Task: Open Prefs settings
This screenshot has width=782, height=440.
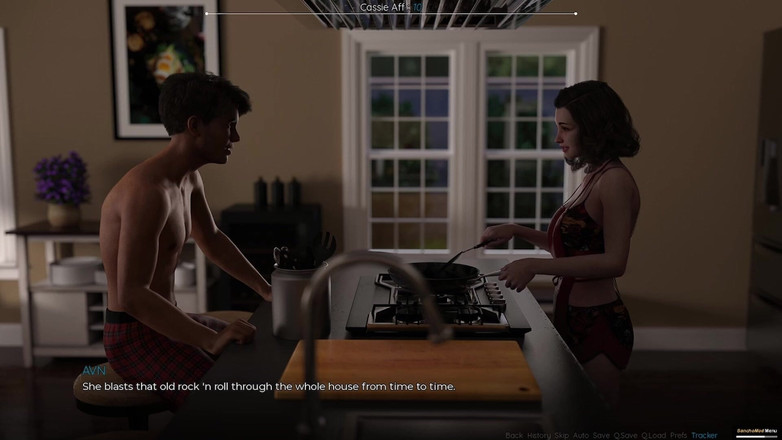Action: 679,435
